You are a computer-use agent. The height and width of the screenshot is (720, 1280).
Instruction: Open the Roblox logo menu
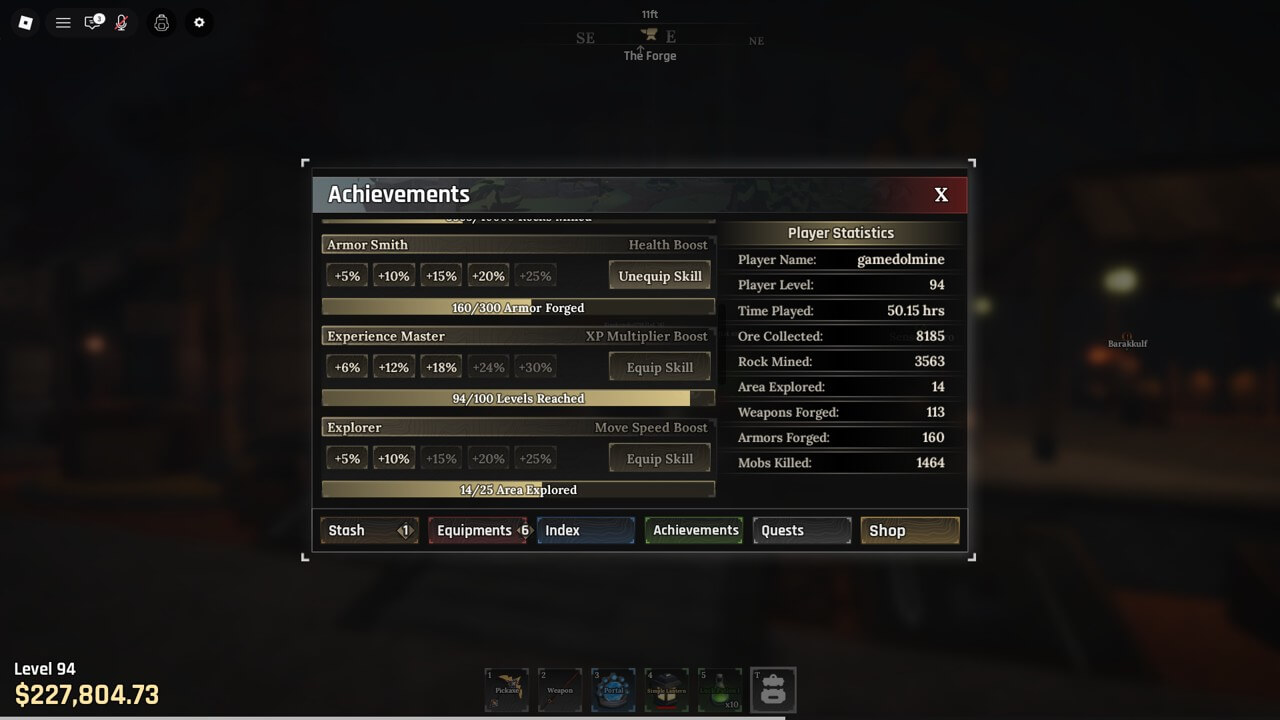pos(26,22)
